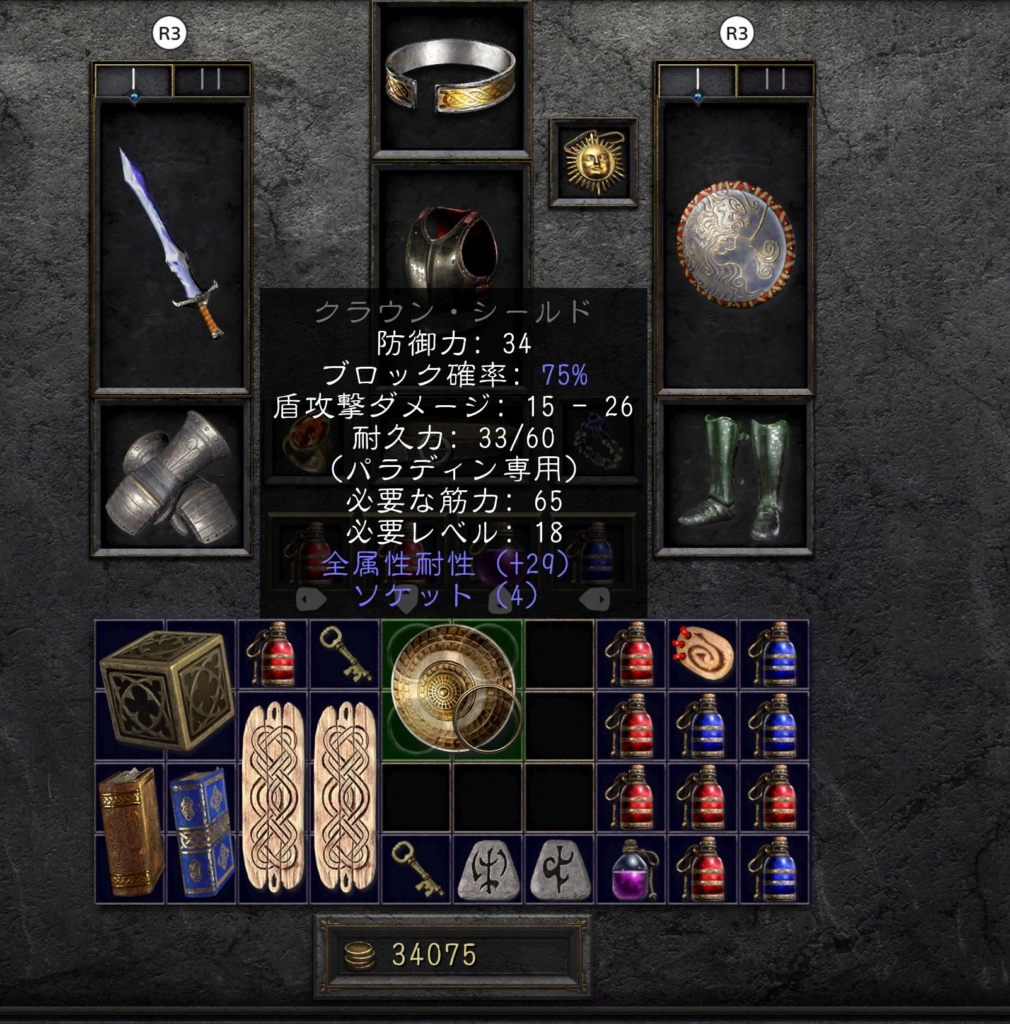
Task: Click the purple rejuvenation potion
Action: pyautogui.click(x=631, y=869)
